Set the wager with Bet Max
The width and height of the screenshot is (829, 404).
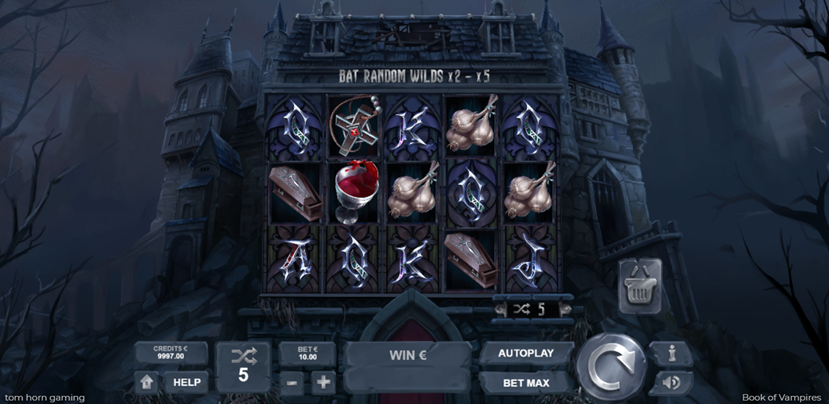526,382
